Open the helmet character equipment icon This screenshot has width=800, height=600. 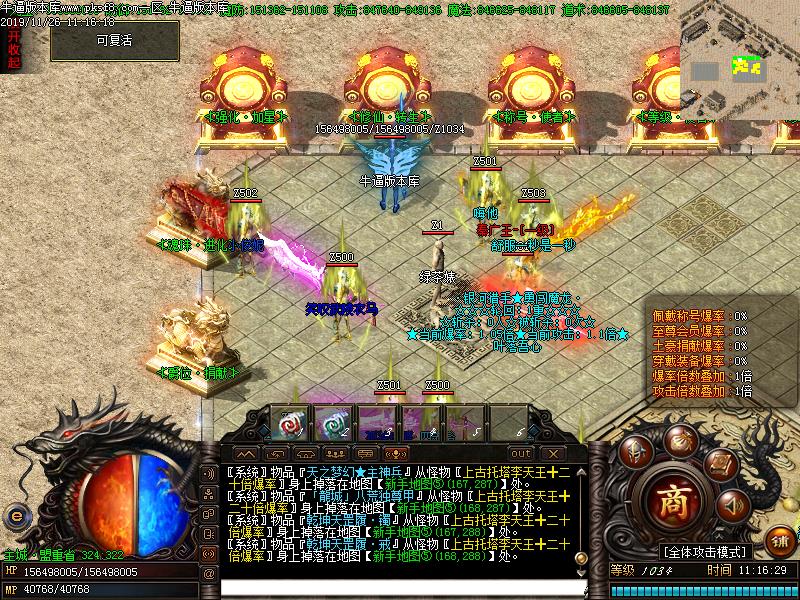tap(635, 452)
